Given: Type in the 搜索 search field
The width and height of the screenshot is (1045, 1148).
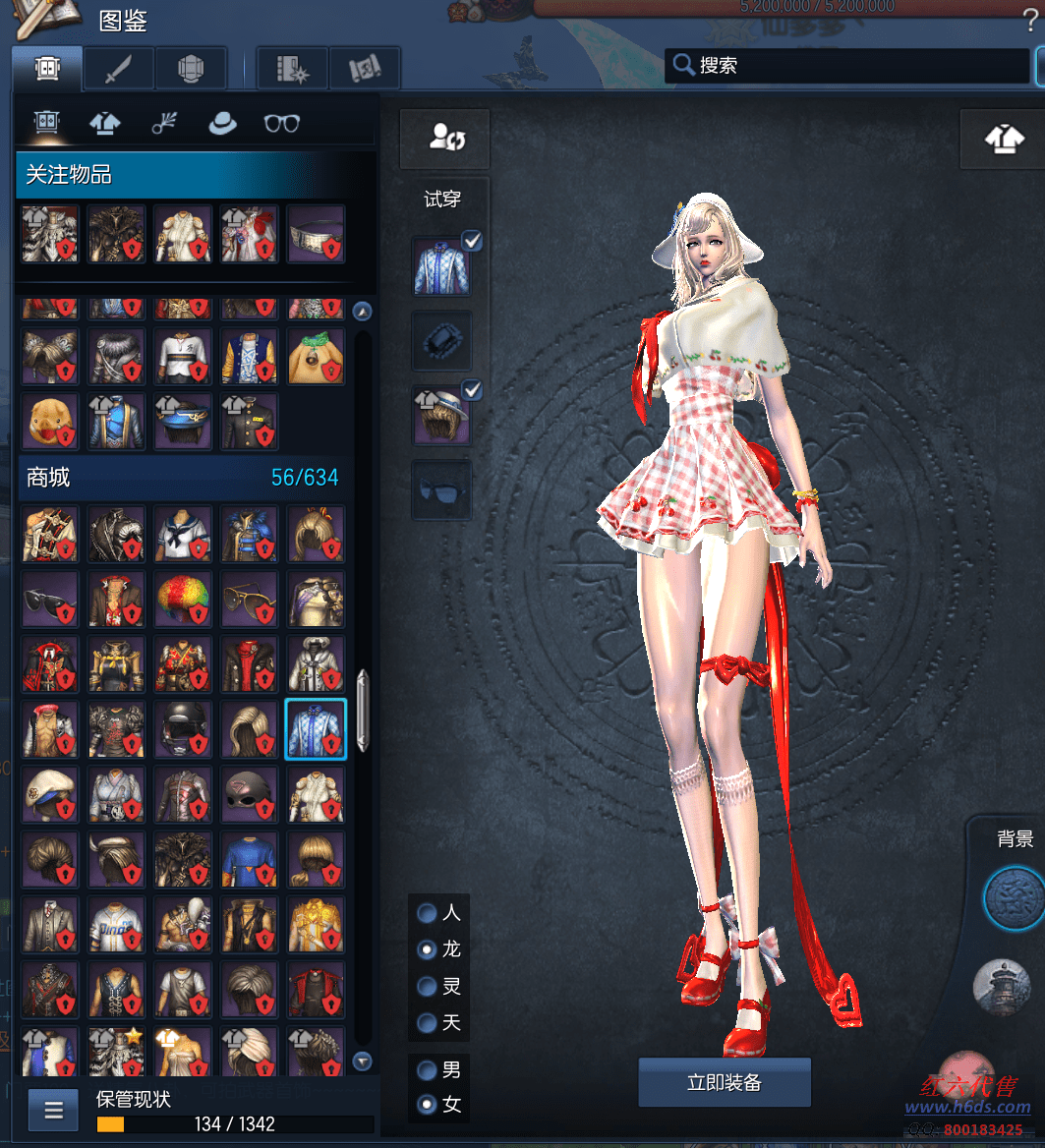Looking at the screenshot, I should 855,66.
